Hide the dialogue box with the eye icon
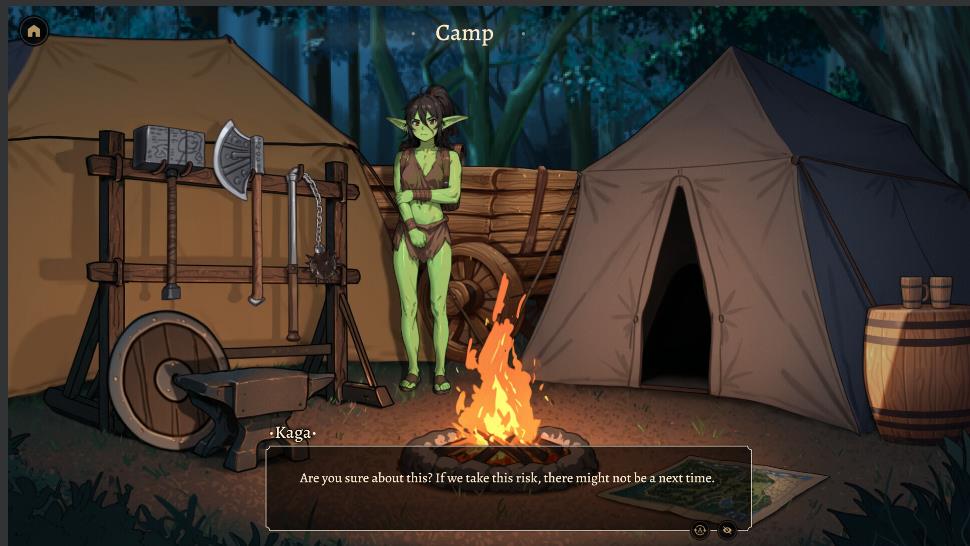 coord(727,530)
